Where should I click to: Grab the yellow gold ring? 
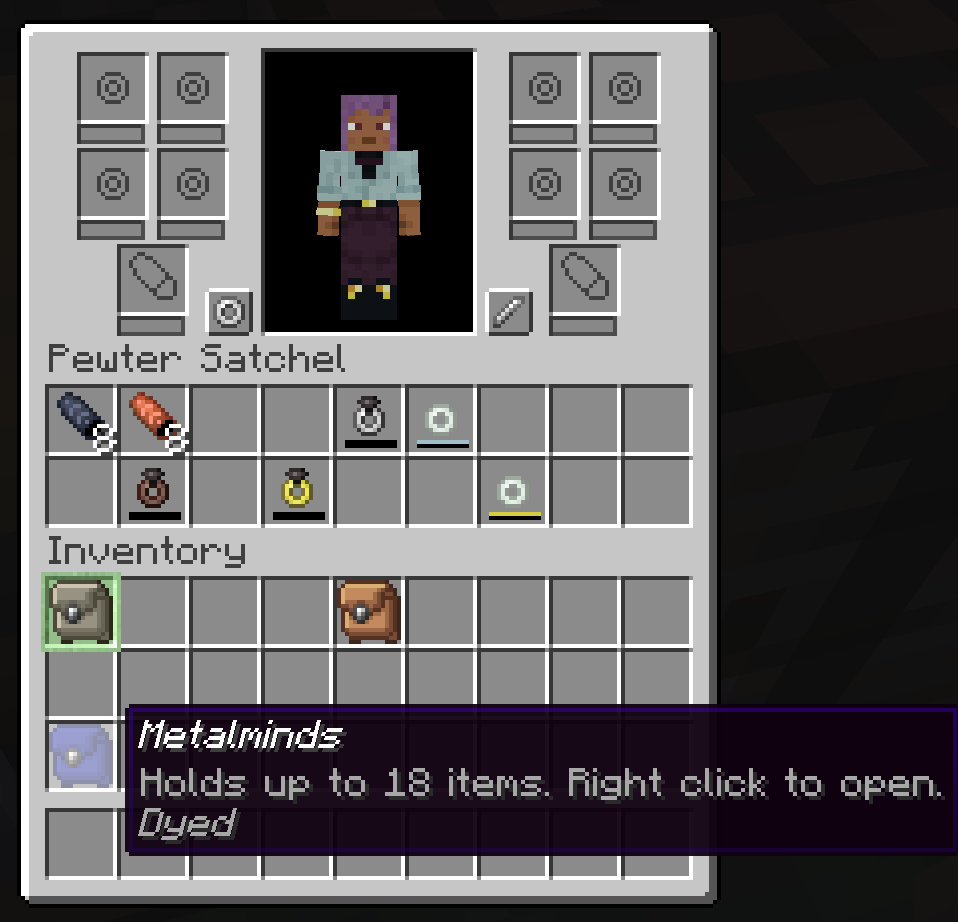pos(297,491)
